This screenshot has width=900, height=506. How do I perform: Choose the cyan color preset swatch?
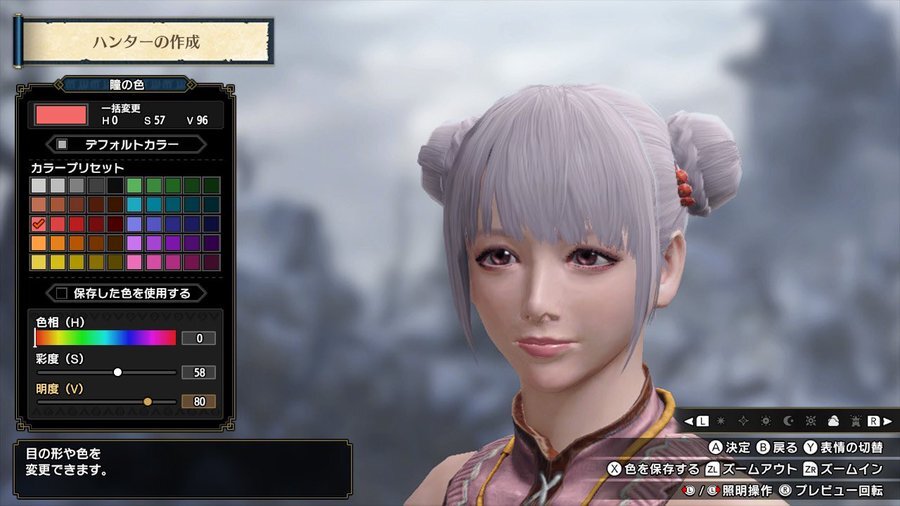coord(134,204)
